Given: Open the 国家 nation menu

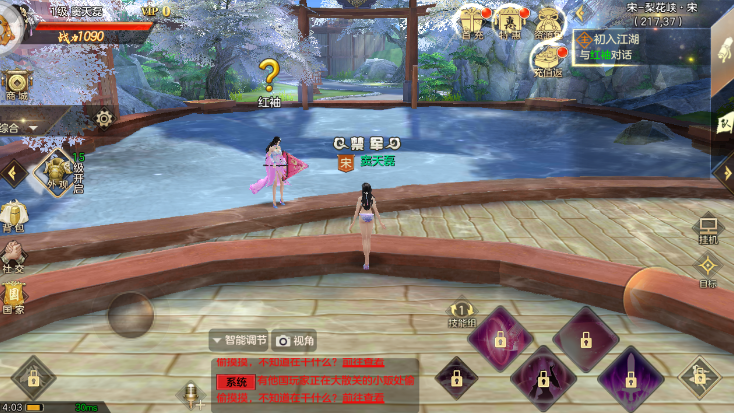Looking at the screenshot, I should 14,297.
